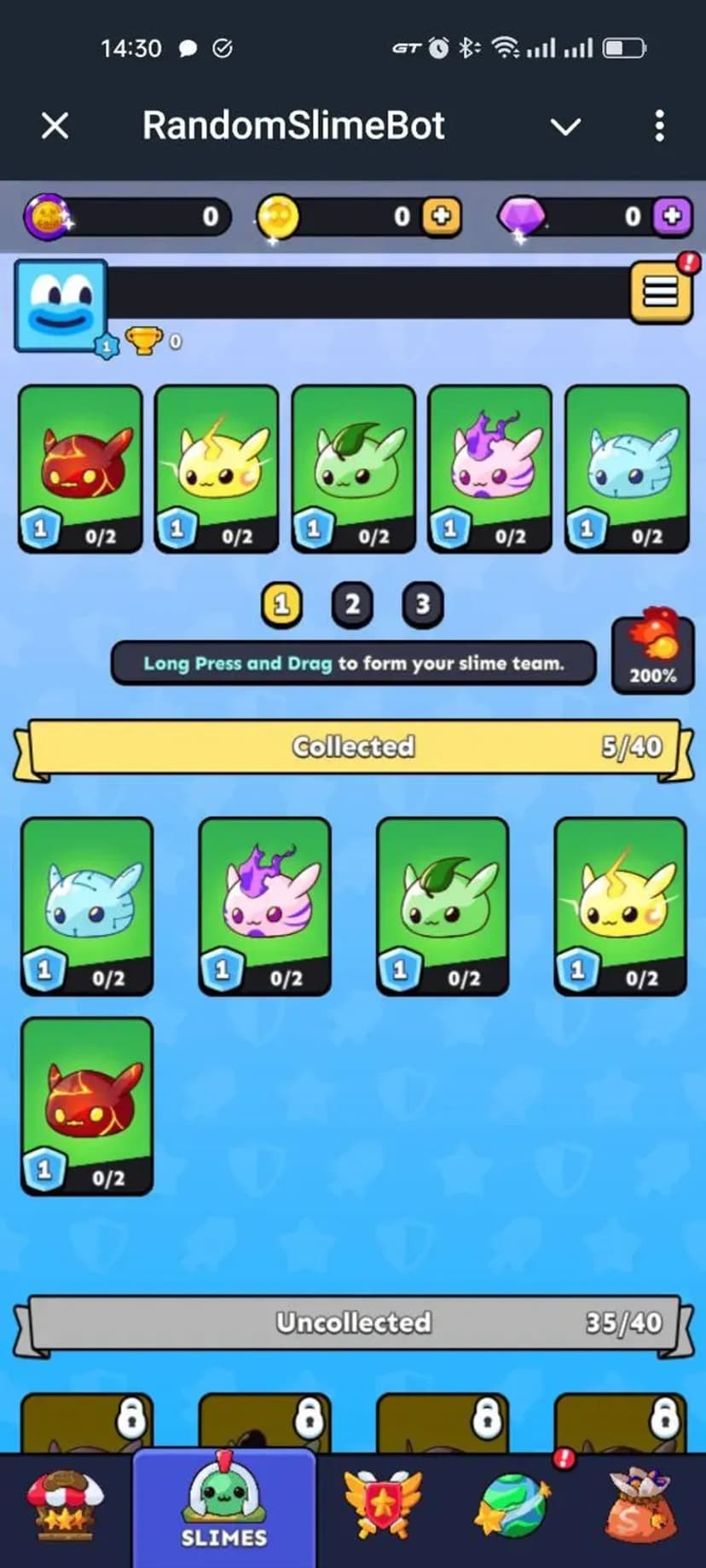Open the yellow hamburger menu
This screenshot has height=1568, width=706.
click(x=660, y=293)
